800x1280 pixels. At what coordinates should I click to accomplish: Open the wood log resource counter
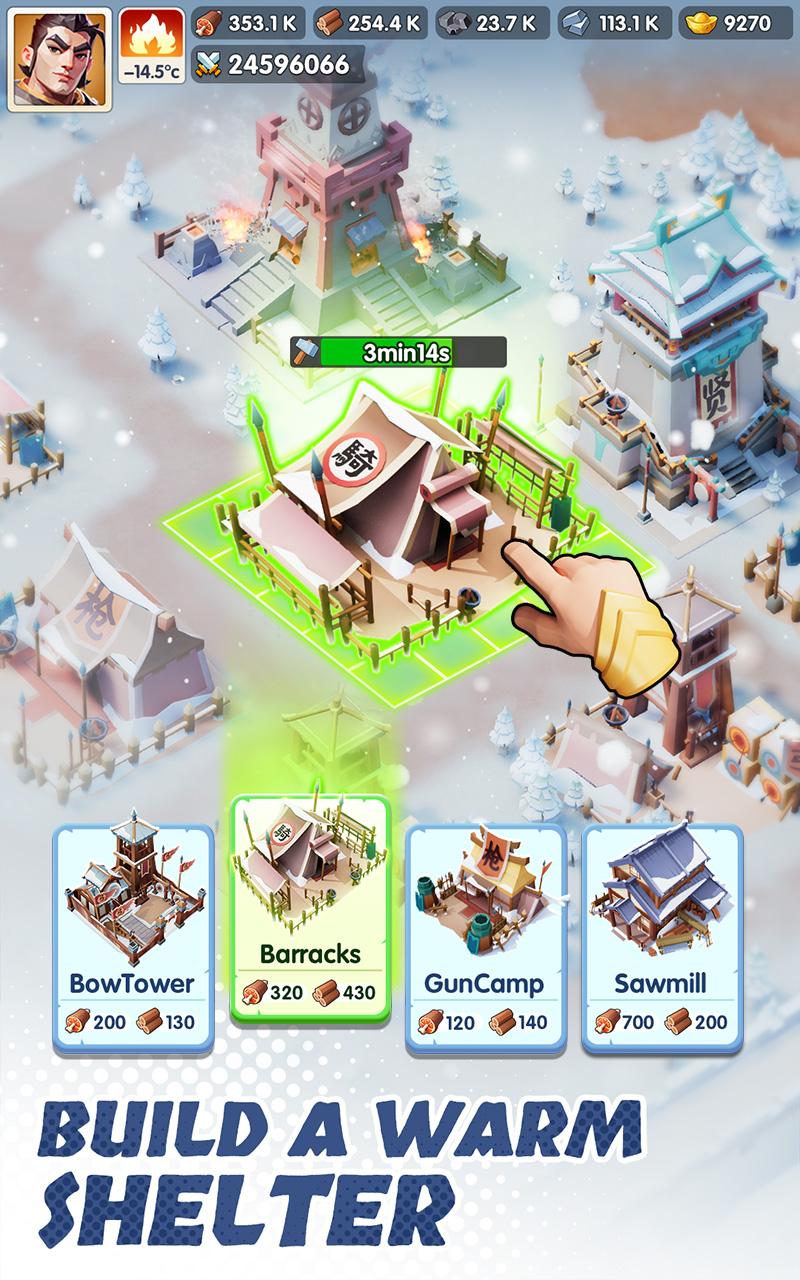point(372,23)
